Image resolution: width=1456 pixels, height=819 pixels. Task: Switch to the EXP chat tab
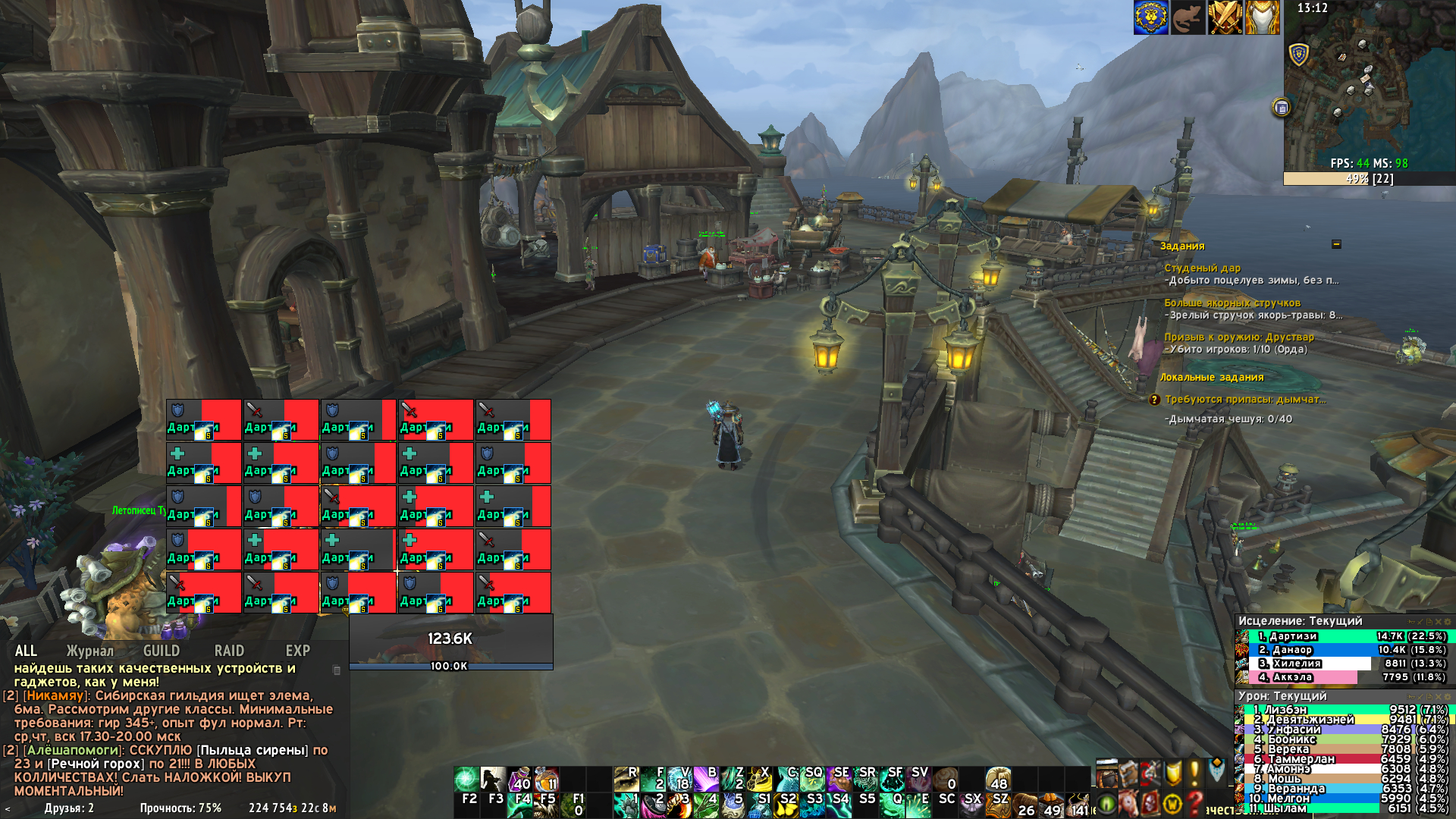(x=297, y=651)
